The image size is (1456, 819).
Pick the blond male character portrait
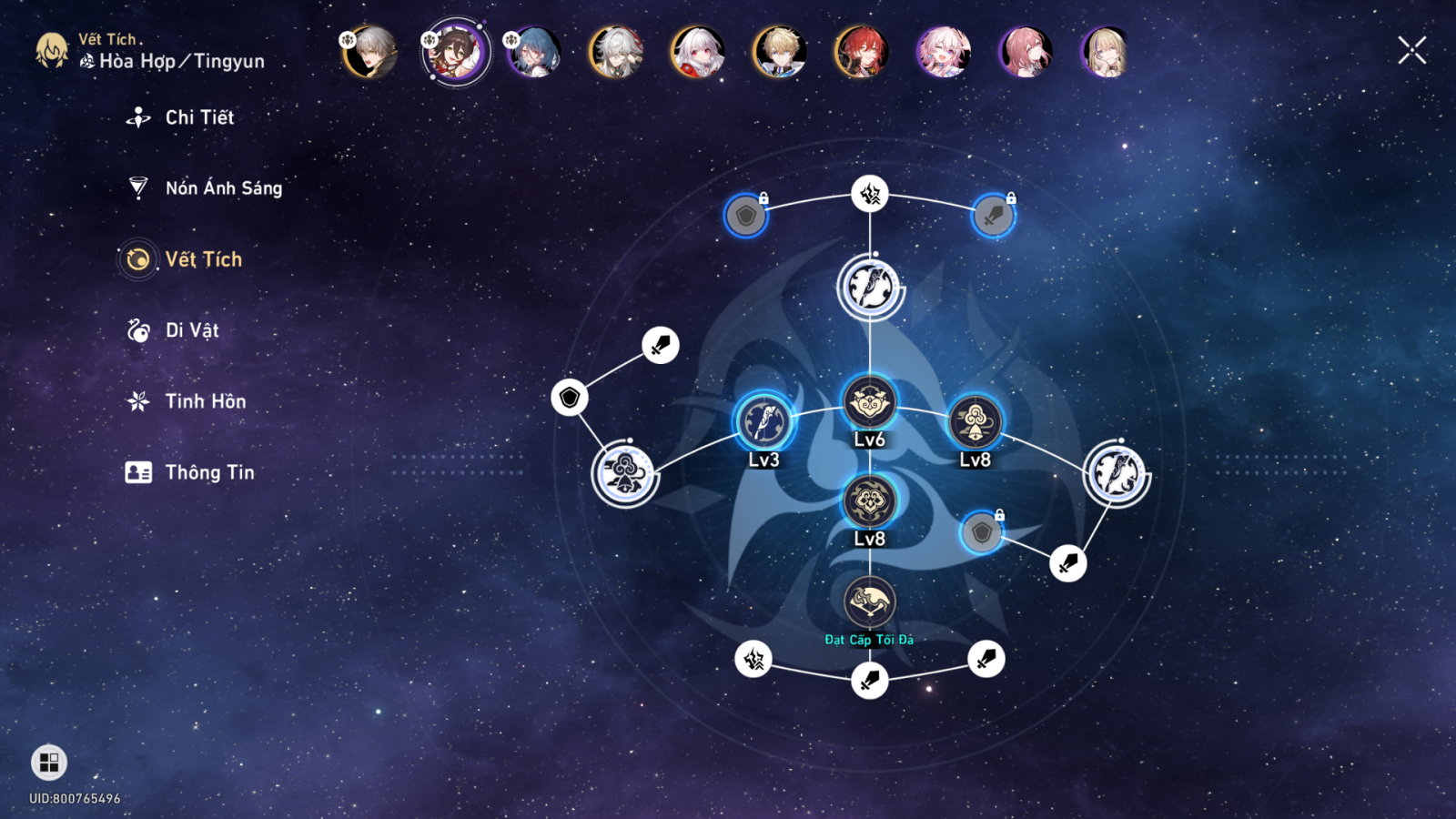pos(780,51)
